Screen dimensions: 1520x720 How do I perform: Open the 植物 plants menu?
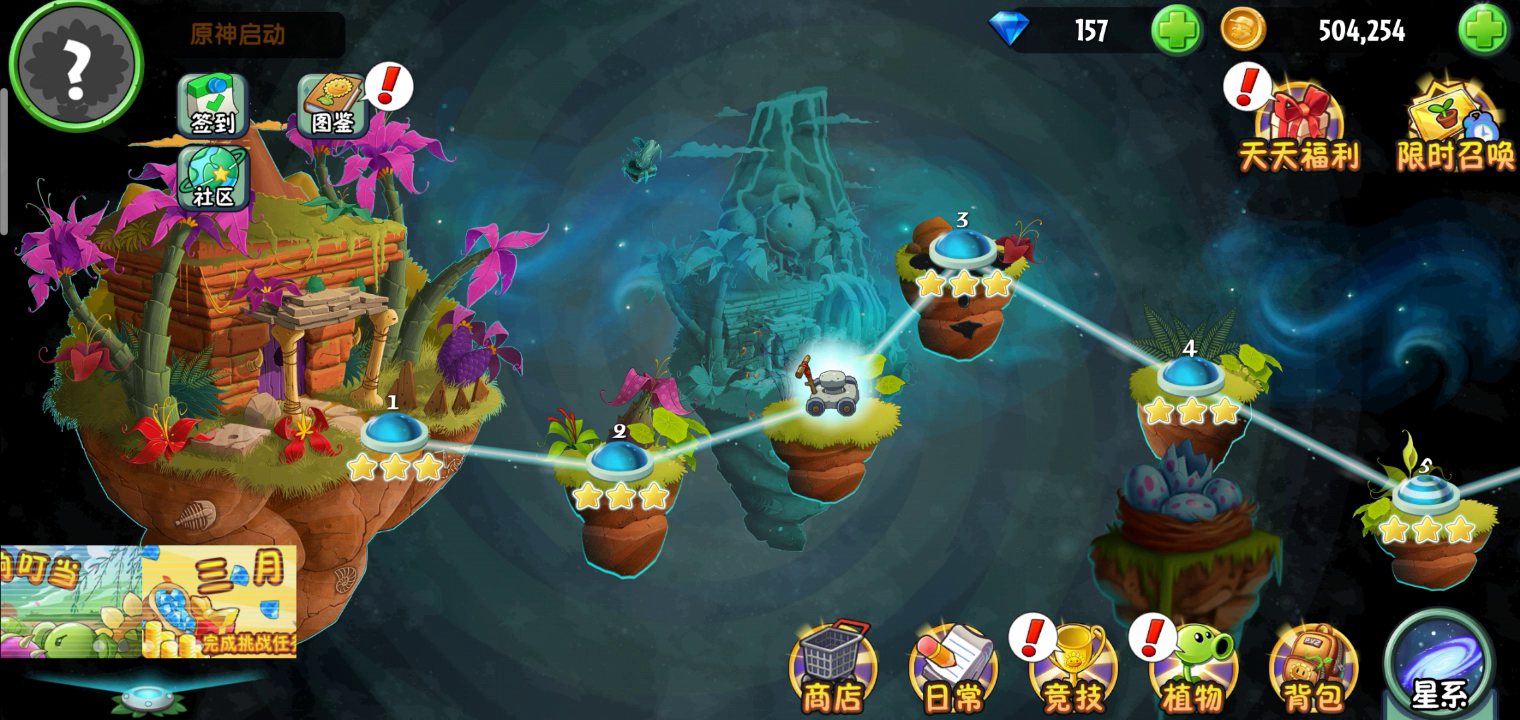(1193, 667)
